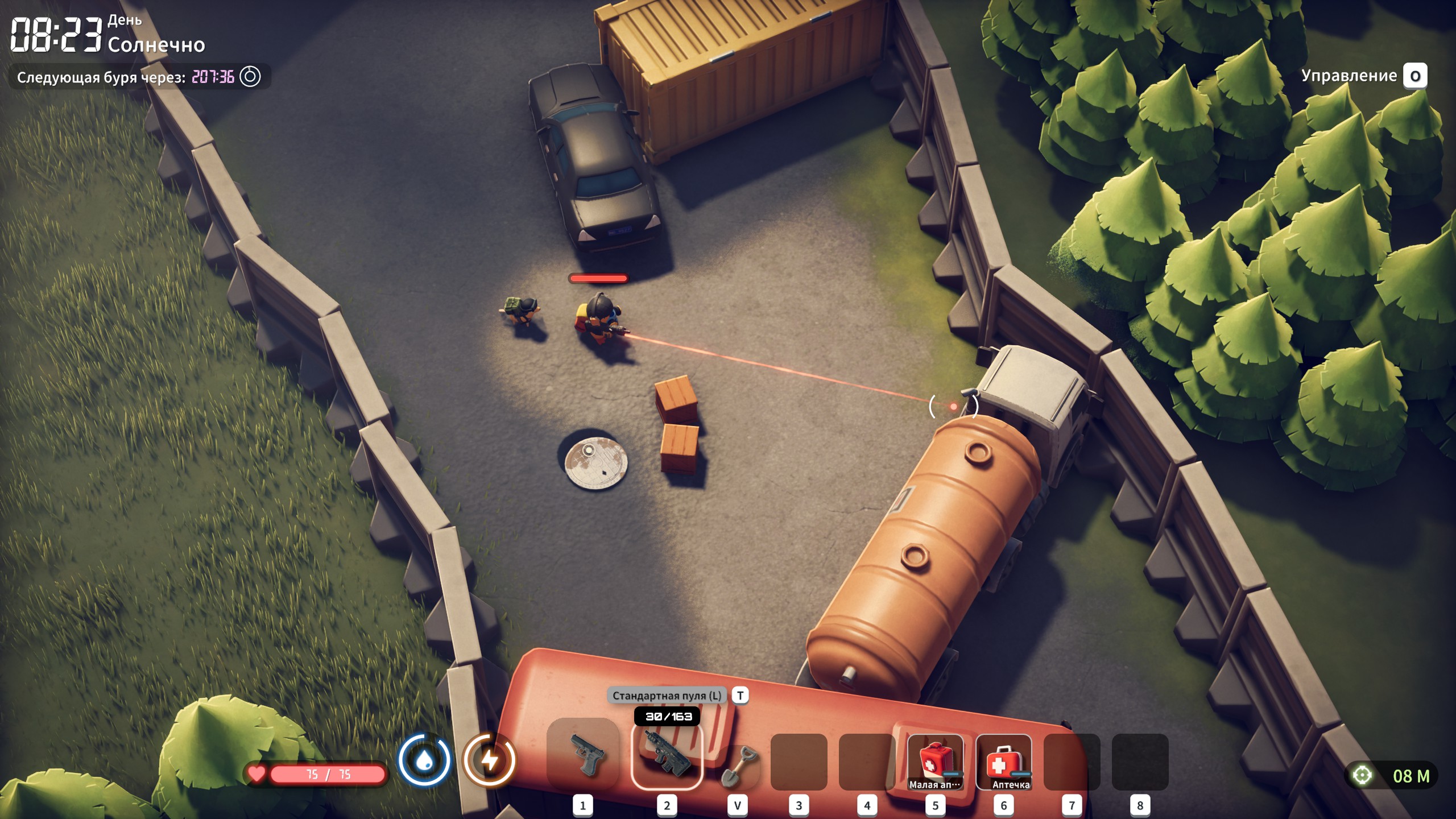Viewport: 1456px width, 819px height.
Task: Click the green crosshair distance indicator
Action: [x=1362, y=775]
